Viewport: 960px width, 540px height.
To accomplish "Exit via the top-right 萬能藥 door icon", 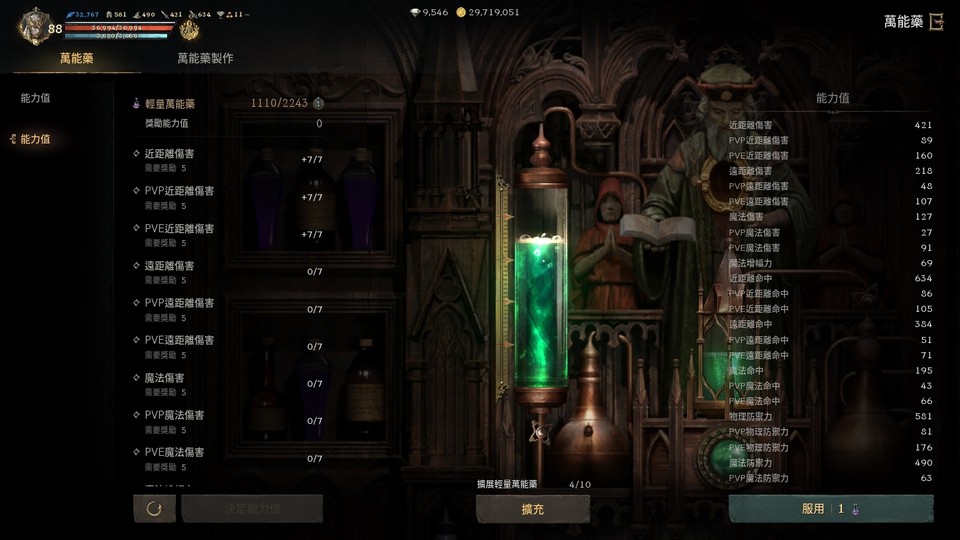I will [935, 22].
